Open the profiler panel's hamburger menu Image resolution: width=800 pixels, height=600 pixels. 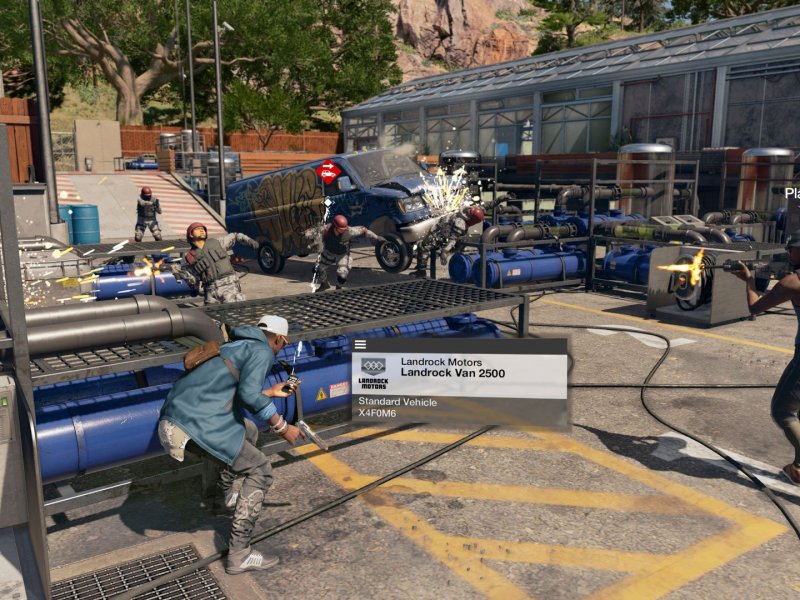pyautogui.click(x=360, y=345)
